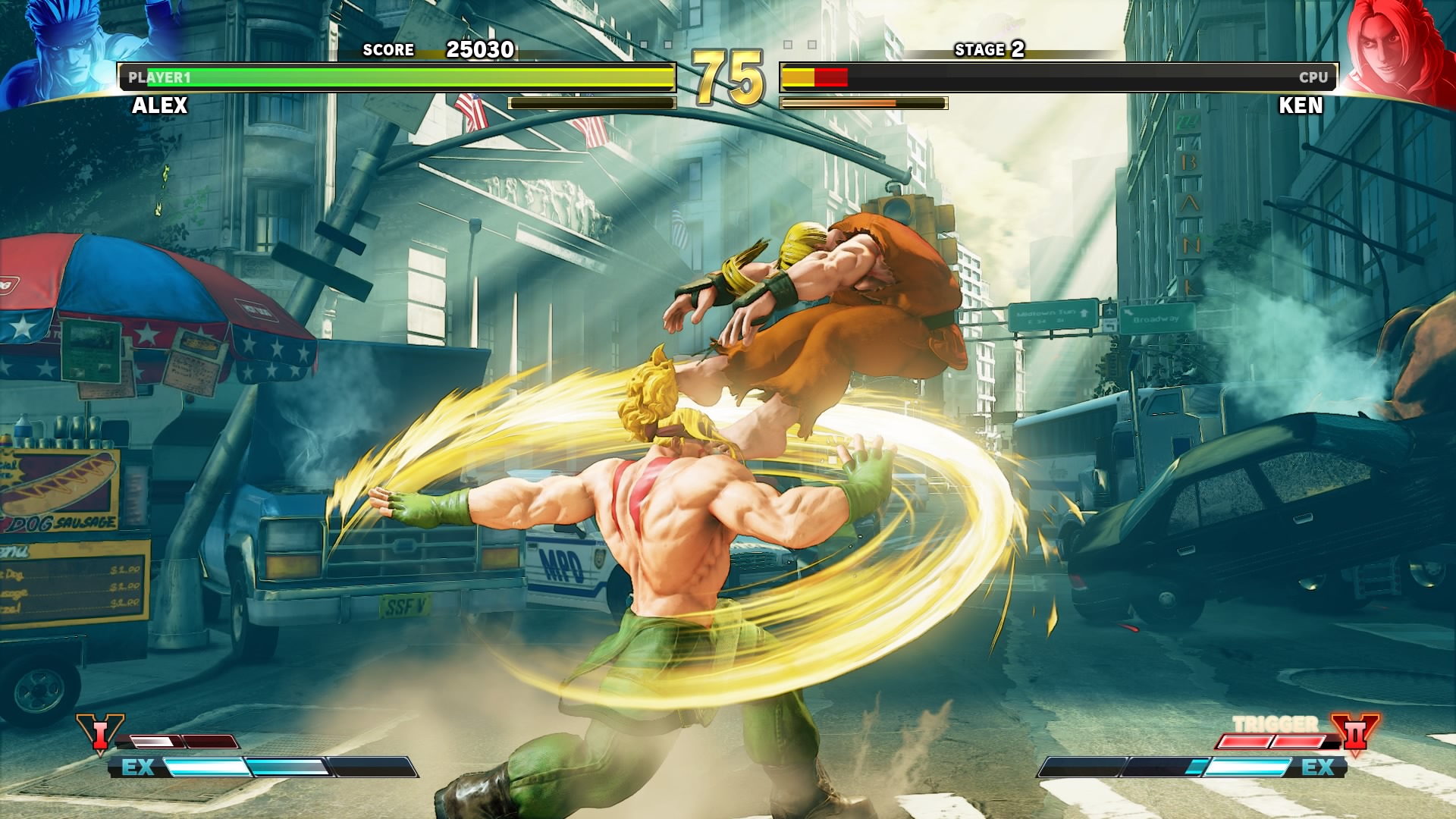
Task: Click the round timer showing 75
Action: click(x=726, y=76)
